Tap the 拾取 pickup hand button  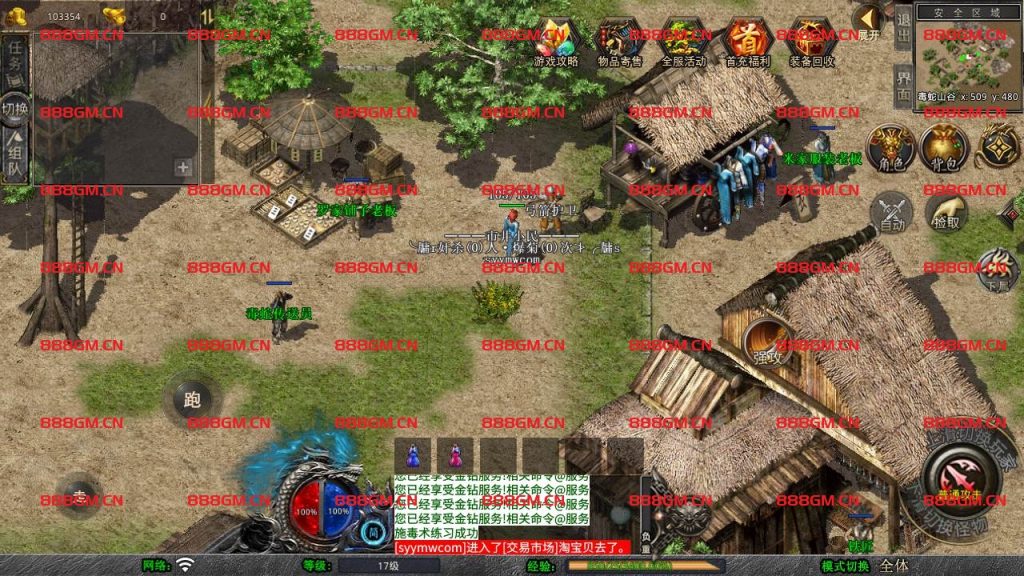tap(945, 212)
